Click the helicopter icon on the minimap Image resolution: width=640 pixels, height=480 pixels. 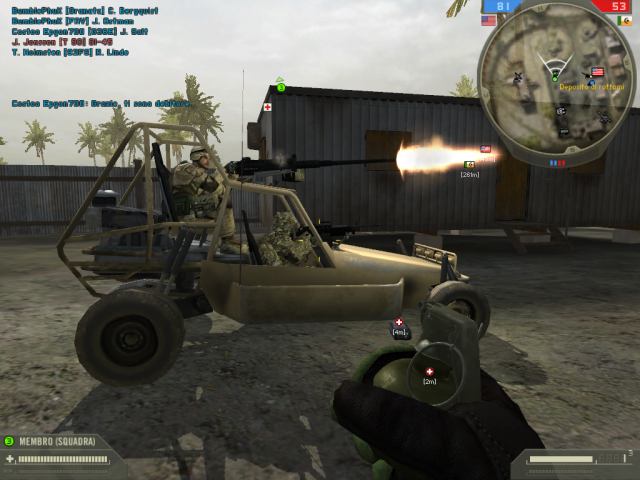point(518,76)
